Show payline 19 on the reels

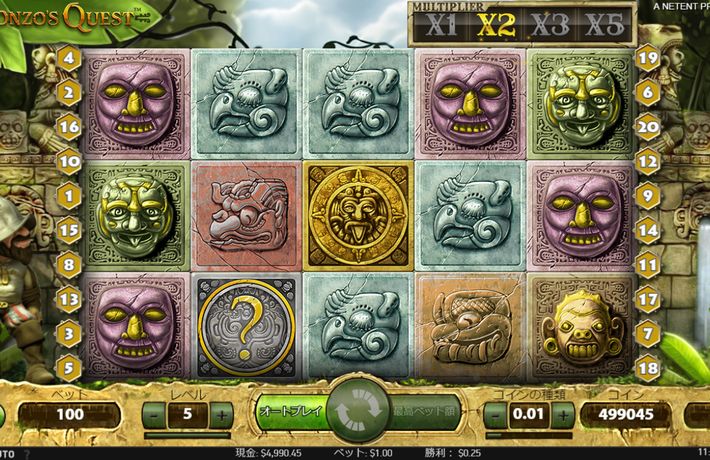647,58
